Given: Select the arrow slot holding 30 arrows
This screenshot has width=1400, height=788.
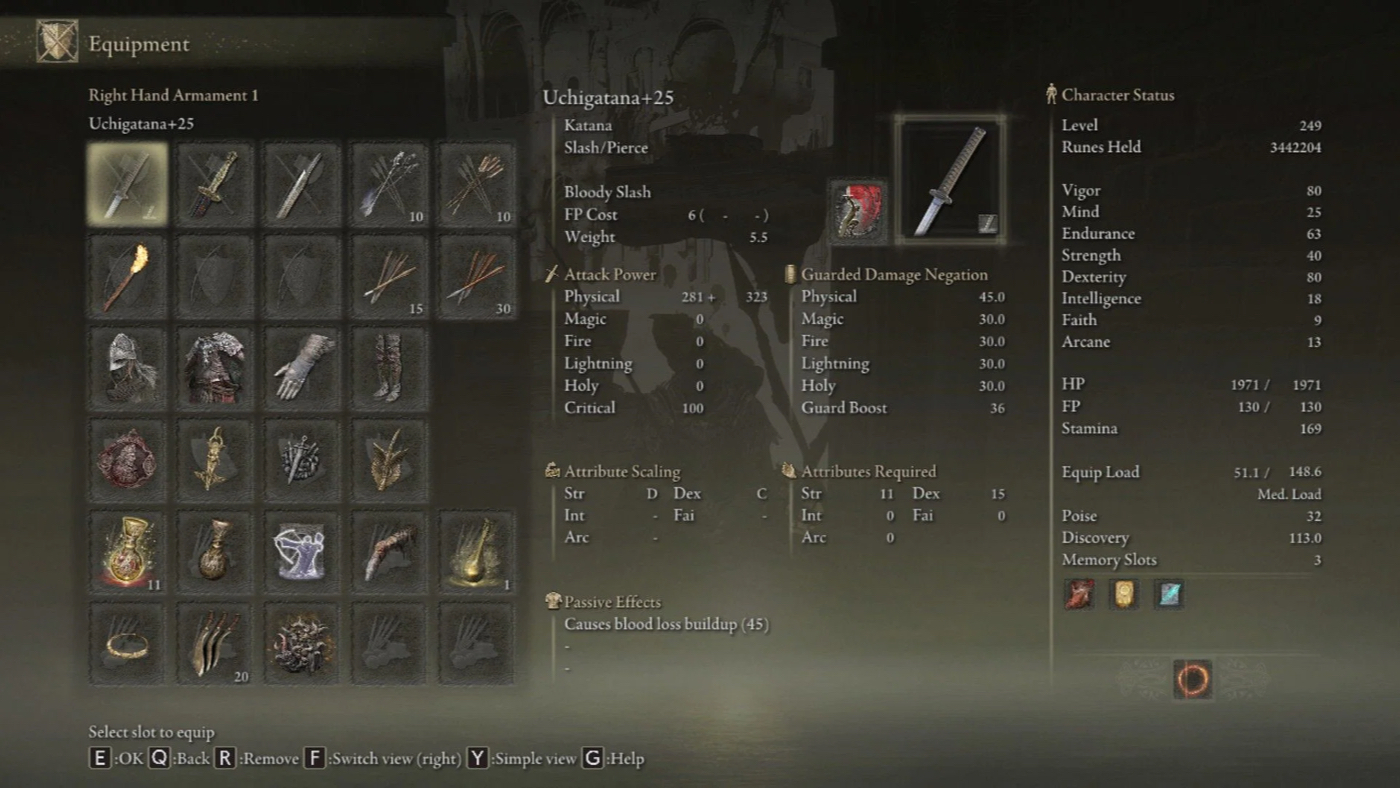Looking at the screenshot, I should tap(477, 276).
